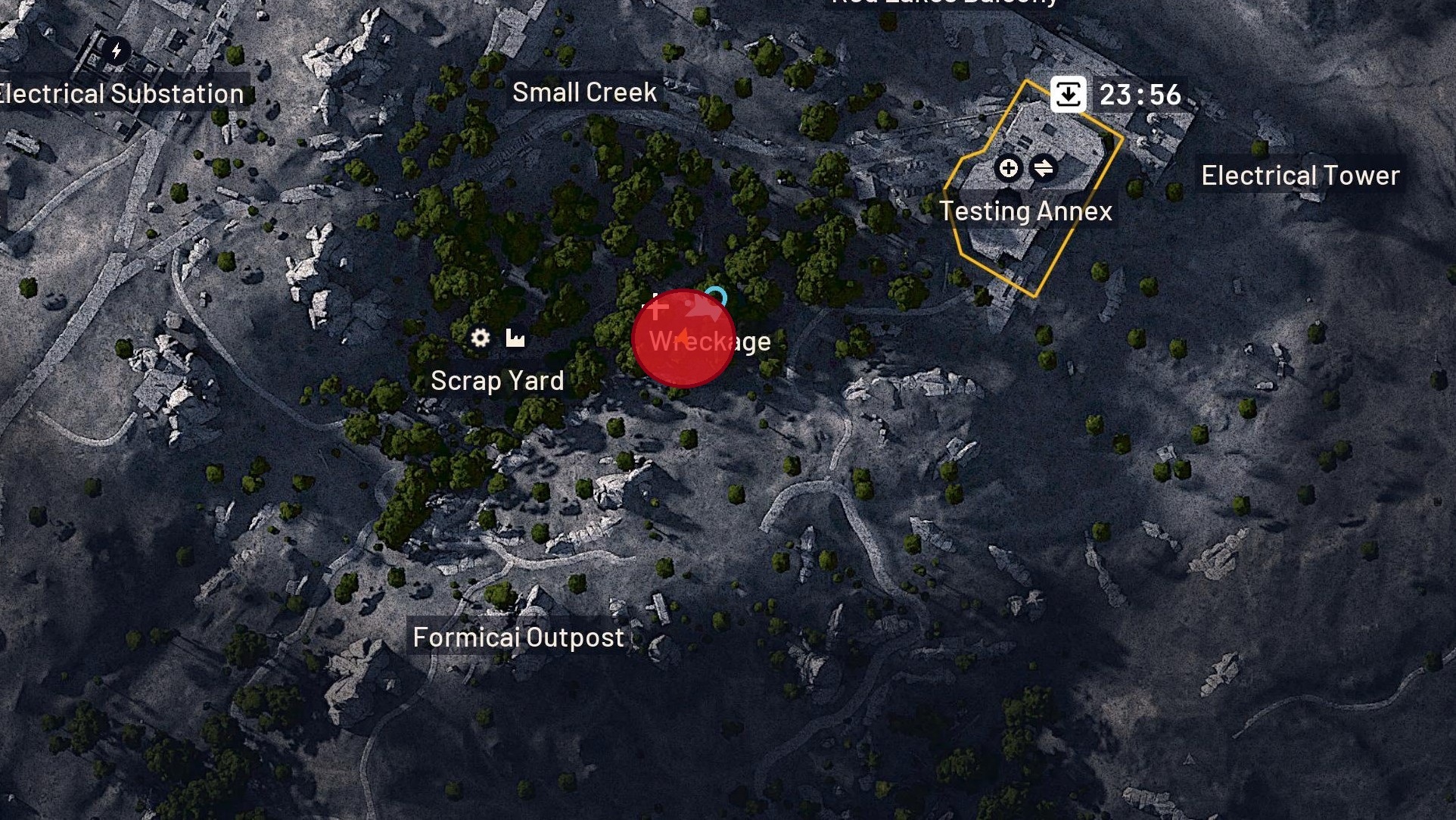Click the medical cross icon at Testing Annex
Viewport: 1456px width, 820px height.
pyautogui.click(x=1008, y=168)
